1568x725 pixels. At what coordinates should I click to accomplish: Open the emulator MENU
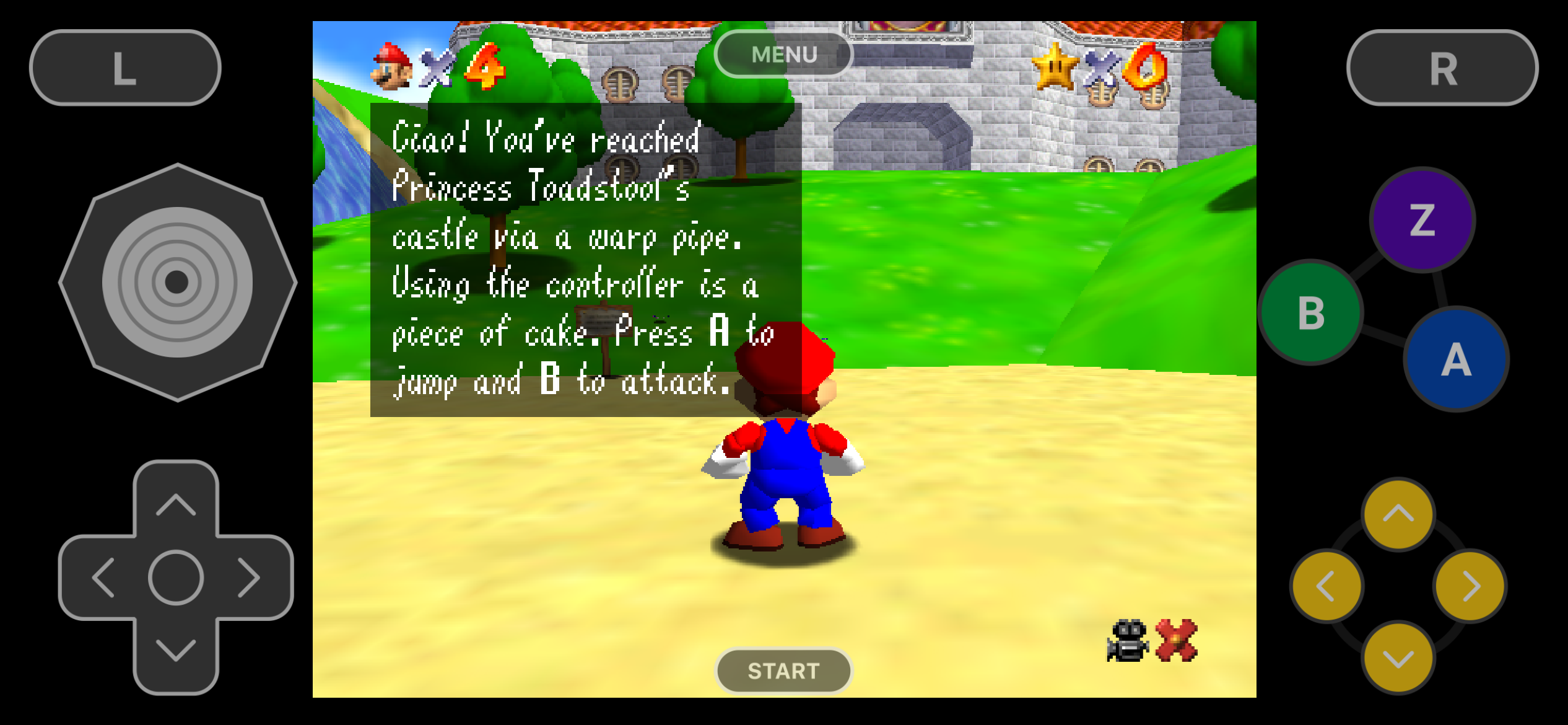pyautogui.click(x=783, y=53)
